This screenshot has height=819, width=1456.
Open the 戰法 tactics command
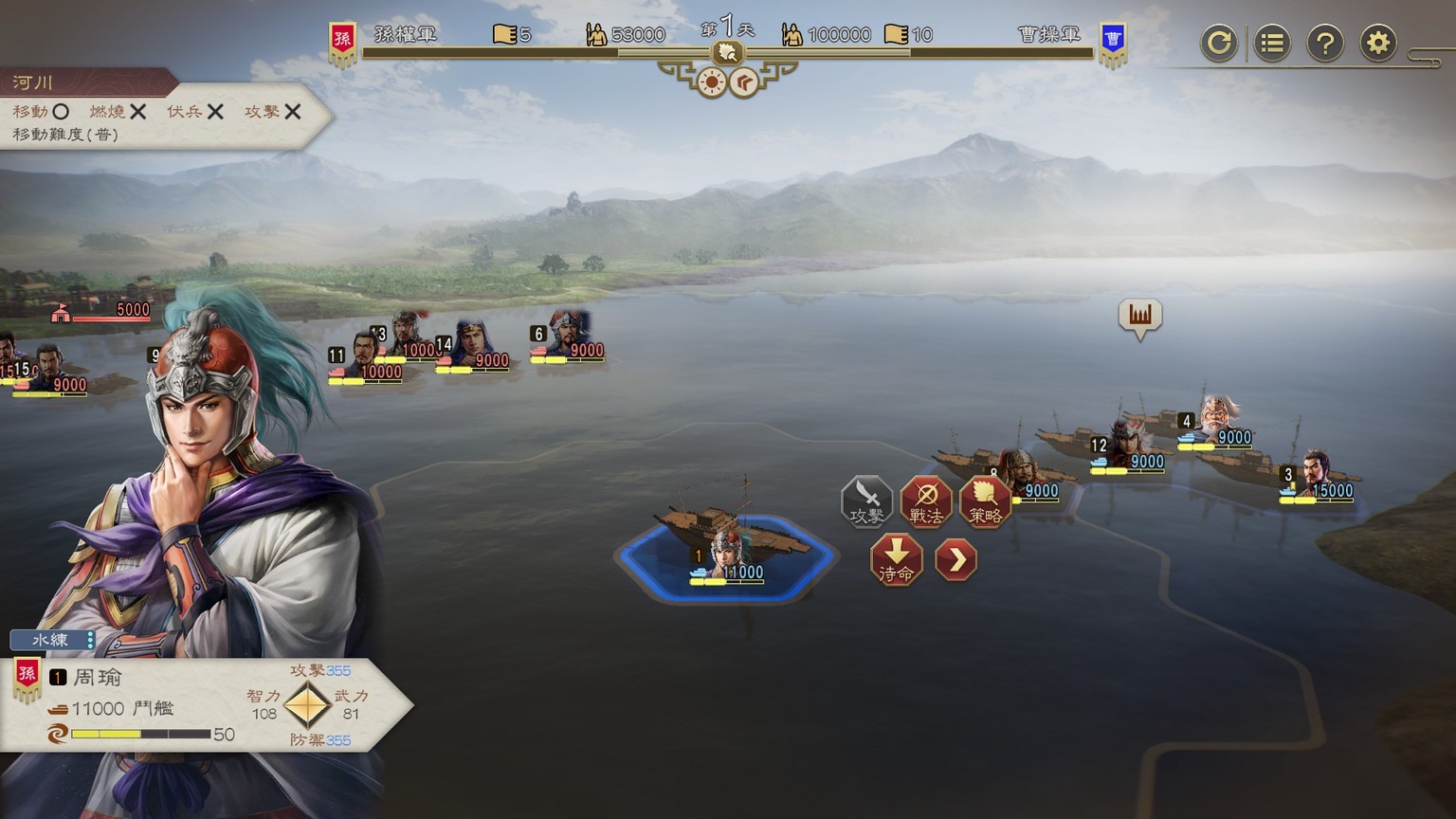(926, 500)
